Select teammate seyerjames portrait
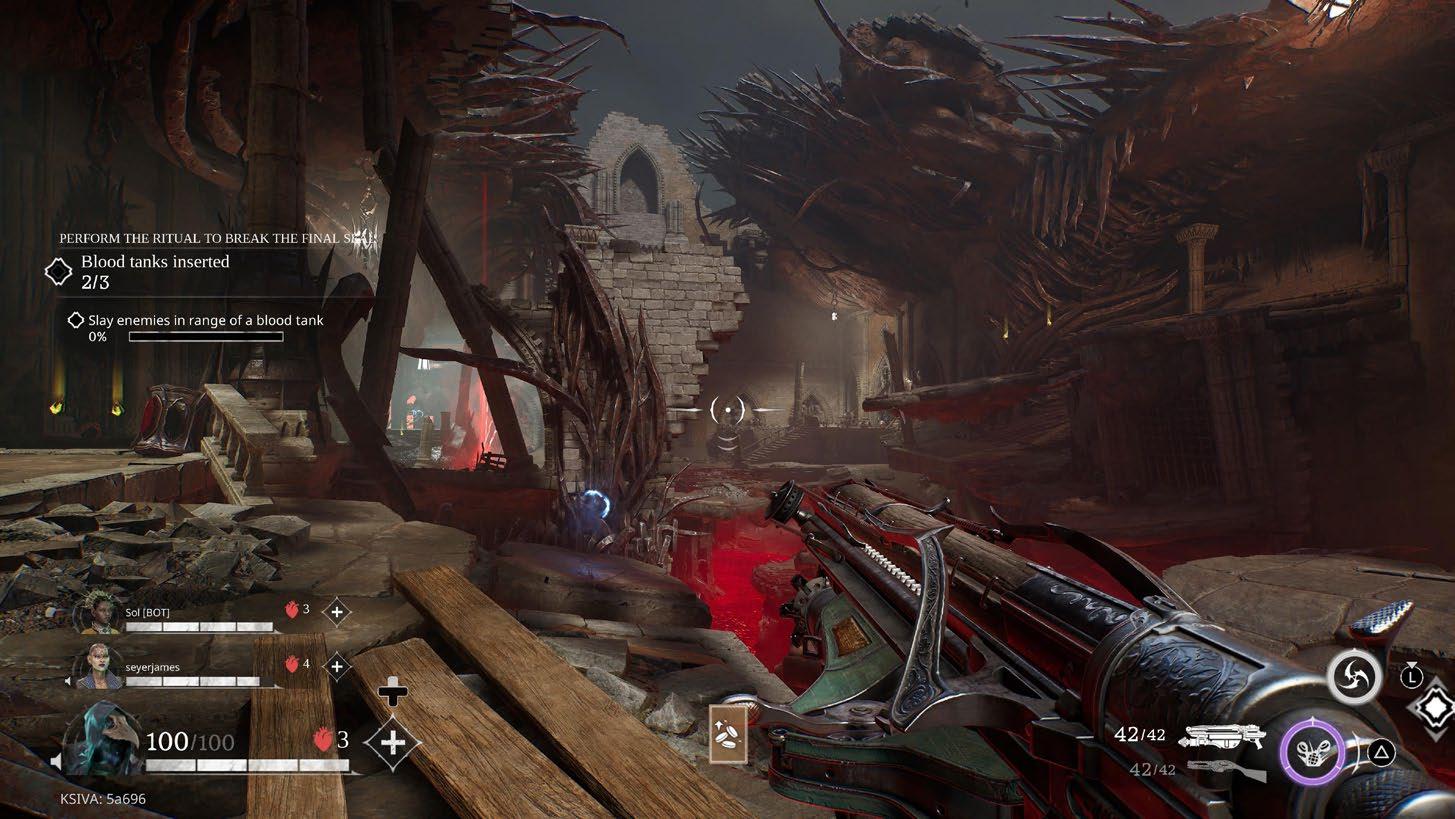The height and width of the screenshot is (819, 1455). click(100, 665)
